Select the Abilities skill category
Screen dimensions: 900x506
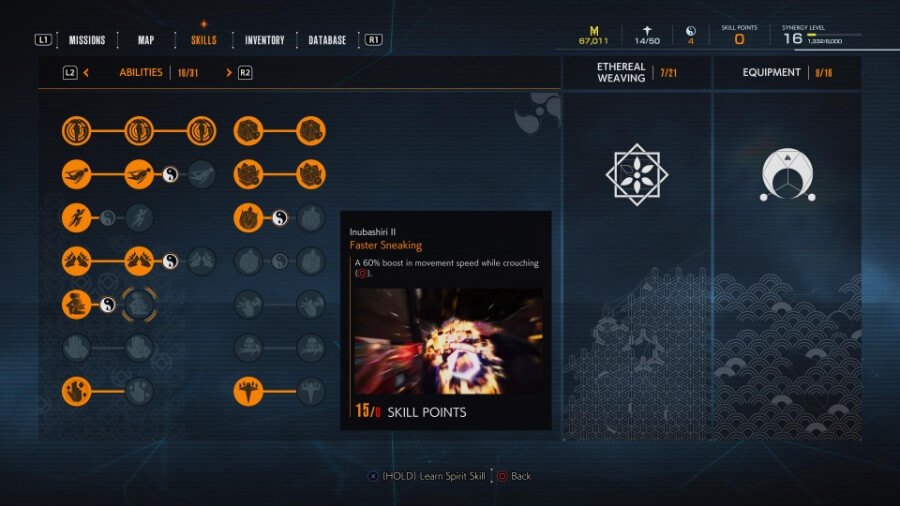coord(141,72)
